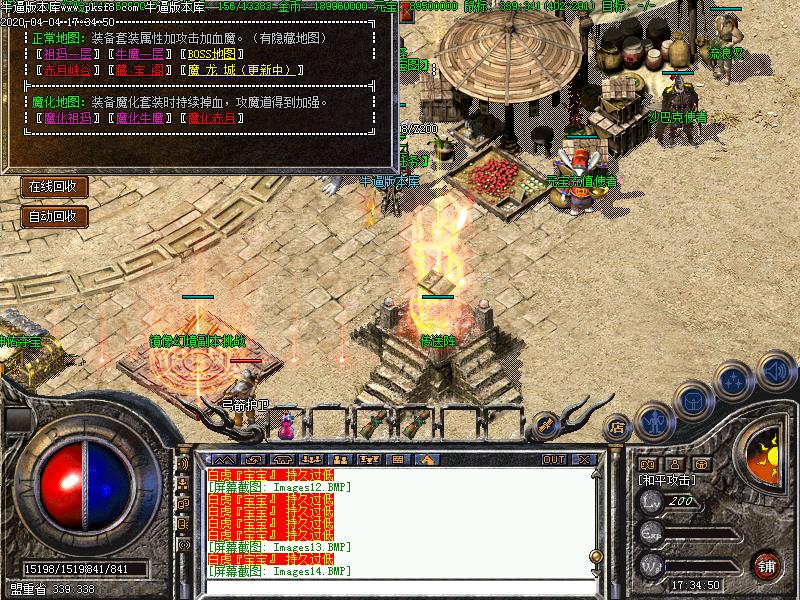Viewport: 800px width, 600px height.
Task: Click the 在线回收 button
Action: pyautogui.click(x=53, y=187)
